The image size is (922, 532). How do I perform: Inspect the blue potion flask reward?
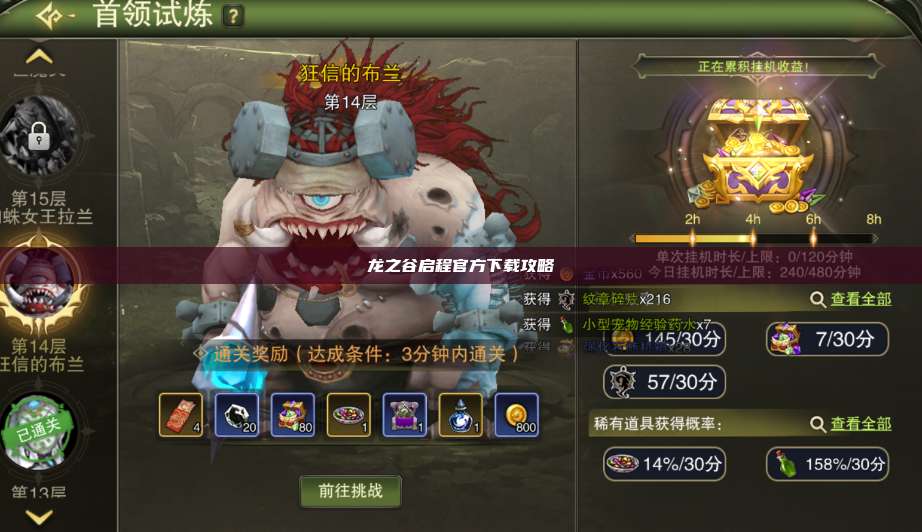tap(461, 415)
